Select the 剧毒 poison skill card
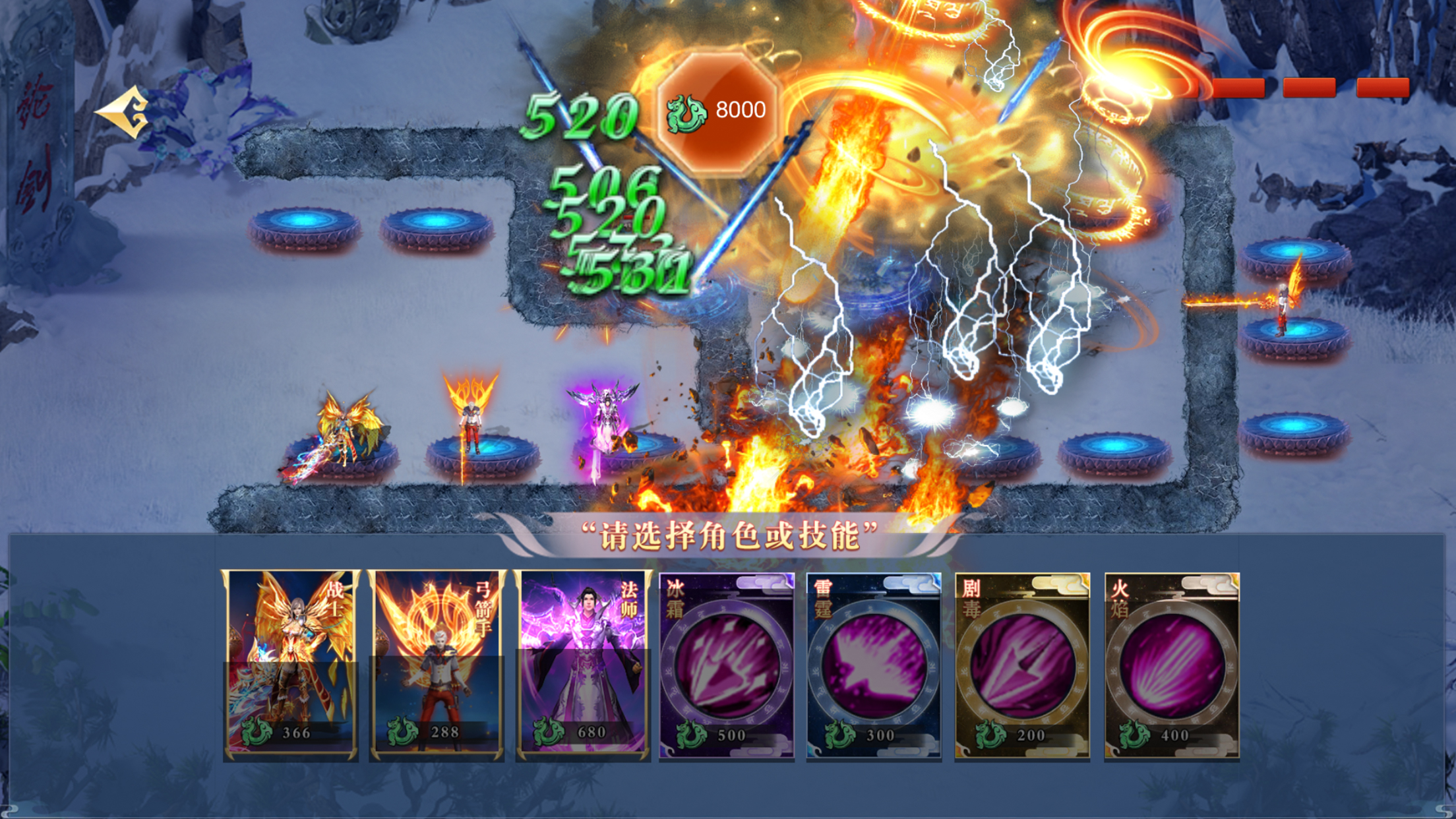This screenshot has height=819, width=1456. click(1022, 666)
